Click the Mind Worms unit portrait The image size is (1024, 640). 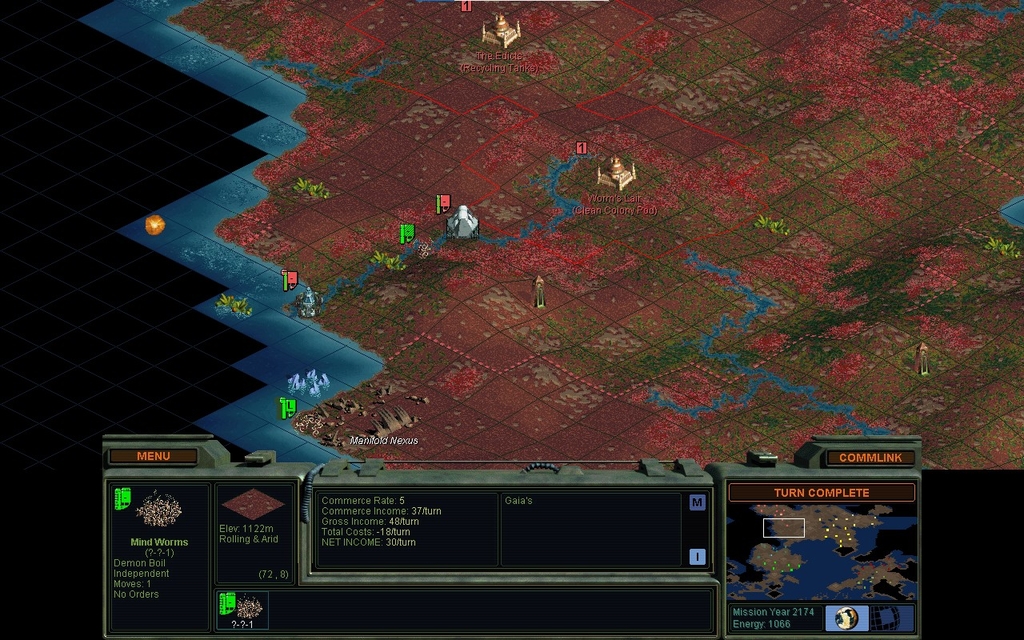coord(158,510)
